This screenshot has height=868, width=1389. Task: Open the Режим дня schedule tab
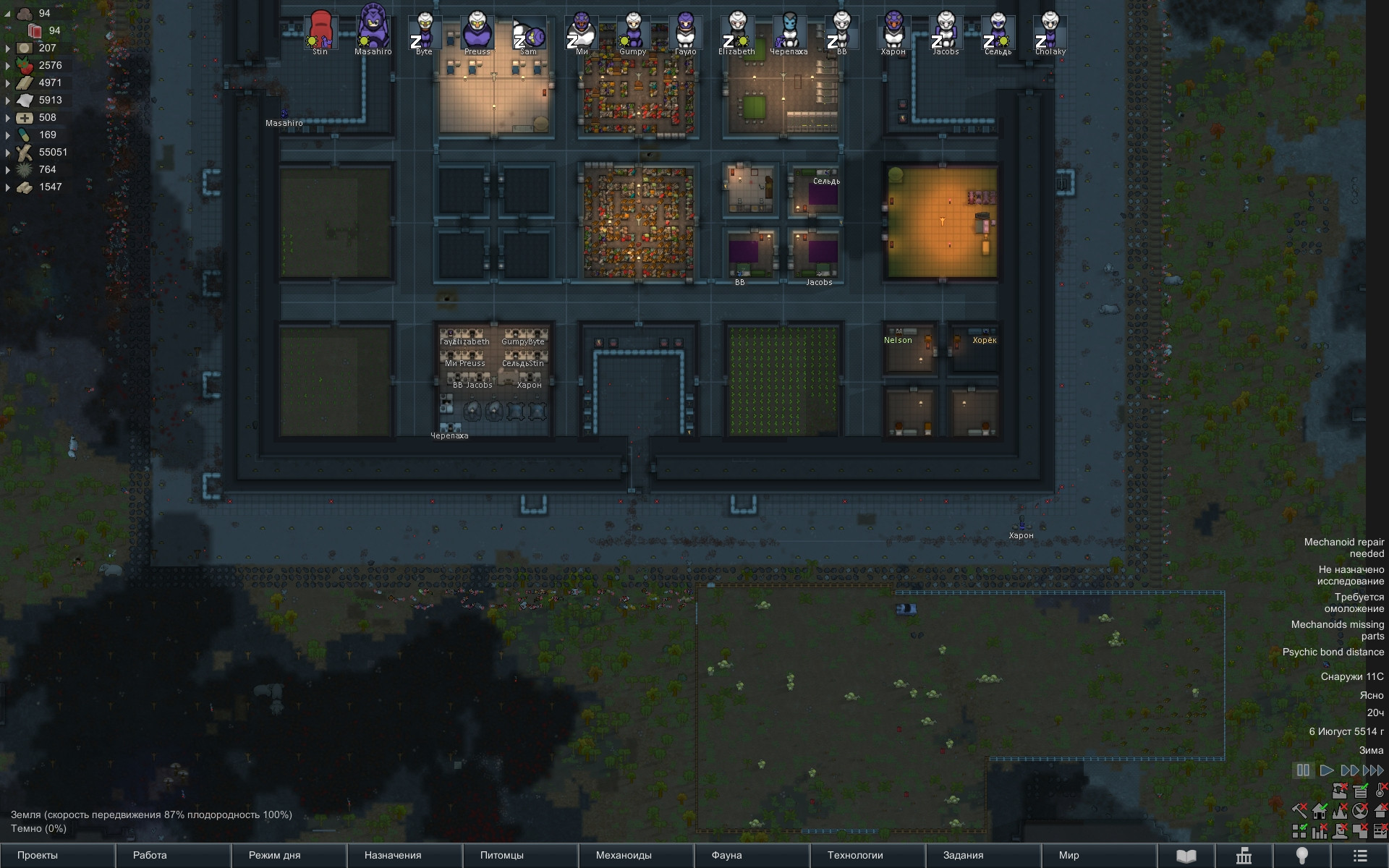pos(274,855)
